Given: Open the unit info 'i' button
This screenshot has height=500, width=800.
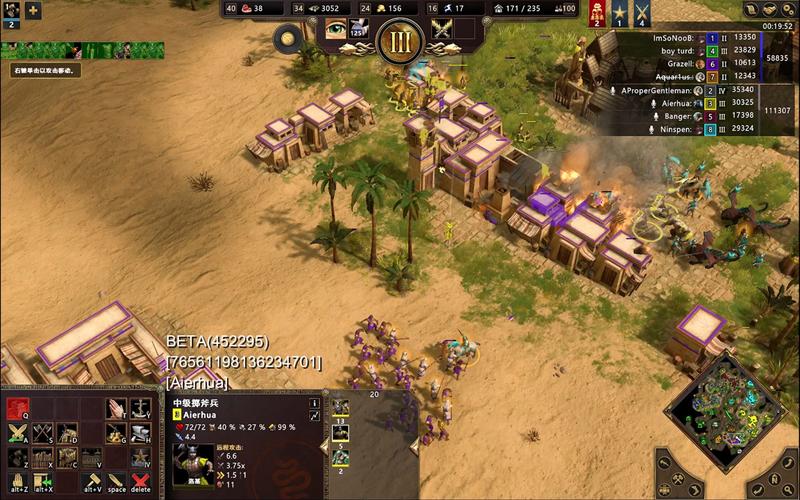Looking at the screenshot, I should (x=315, y=403).
